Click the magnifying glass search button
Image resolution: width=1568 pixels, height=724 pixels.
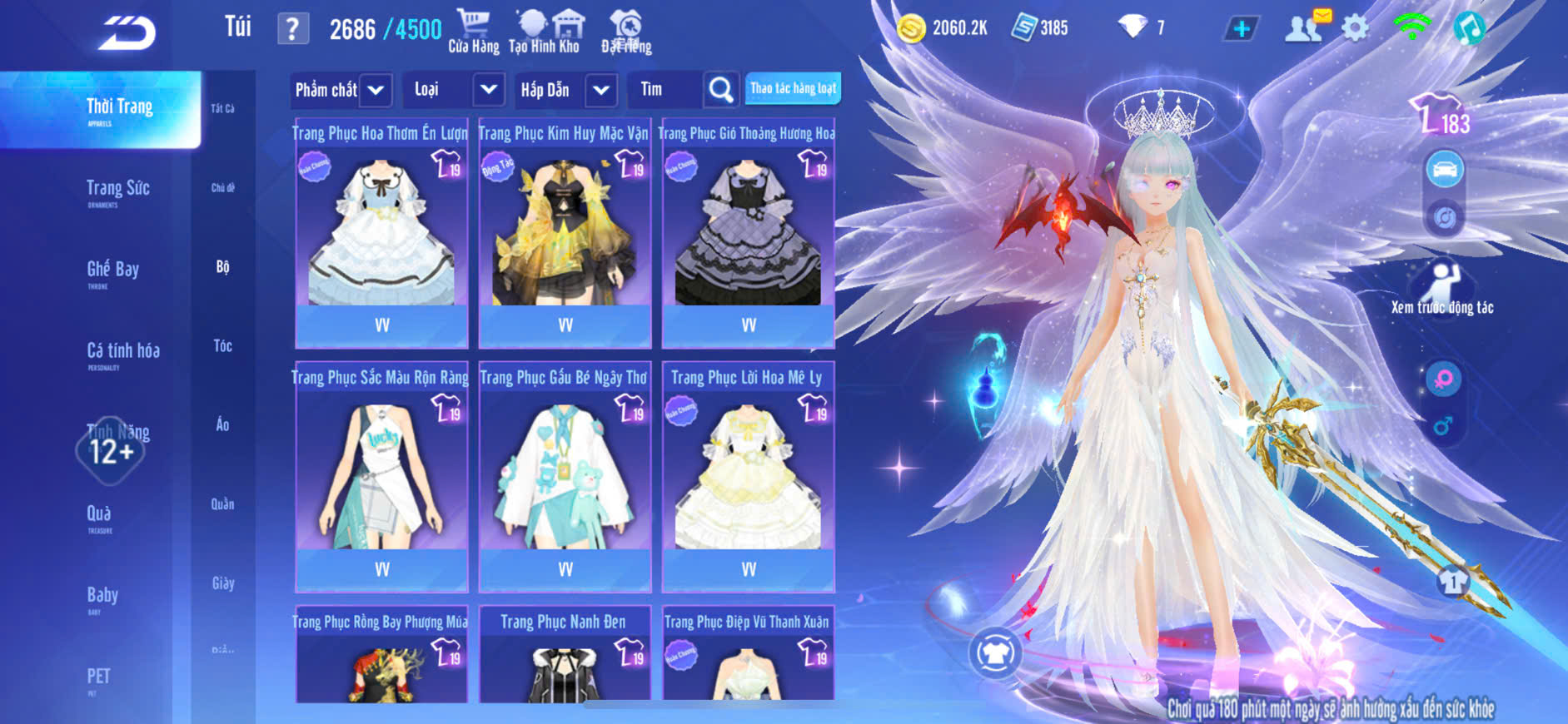pos(721,90)
